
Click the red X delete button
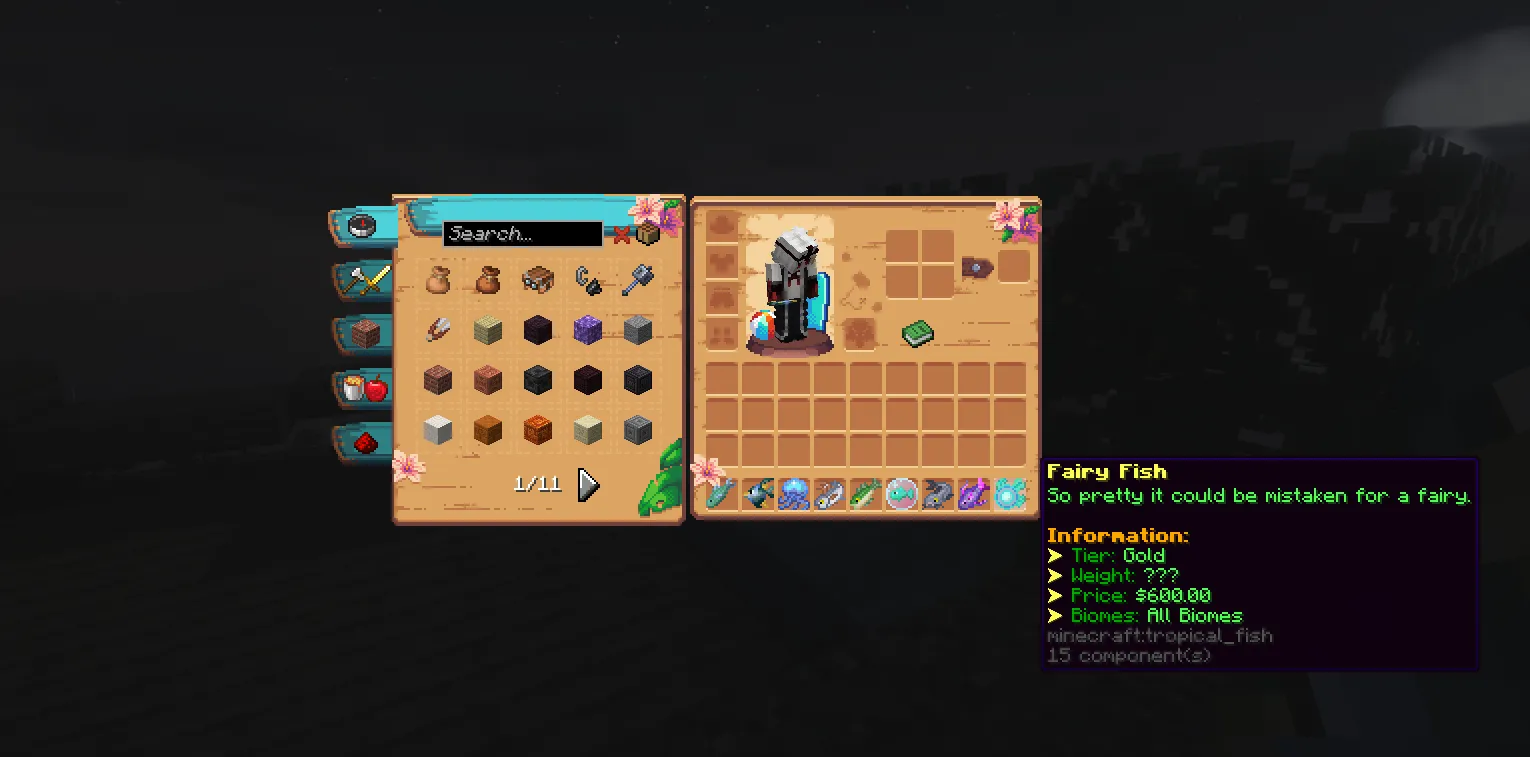pos(622,235)
